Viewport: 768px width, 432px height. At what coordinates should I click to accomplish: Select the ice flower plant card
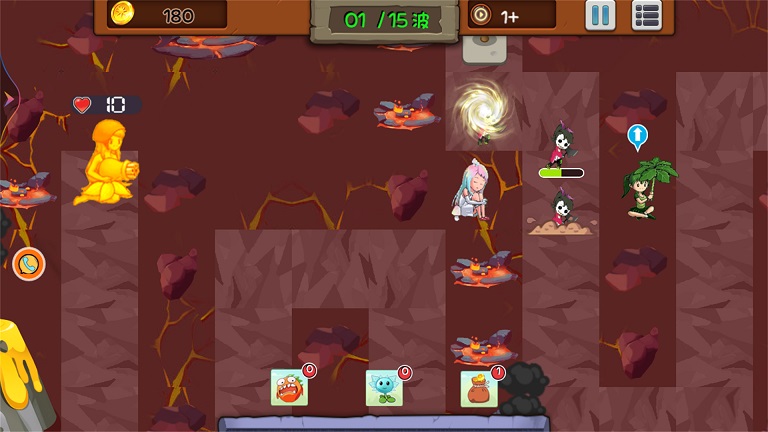(x=384, y=387)
